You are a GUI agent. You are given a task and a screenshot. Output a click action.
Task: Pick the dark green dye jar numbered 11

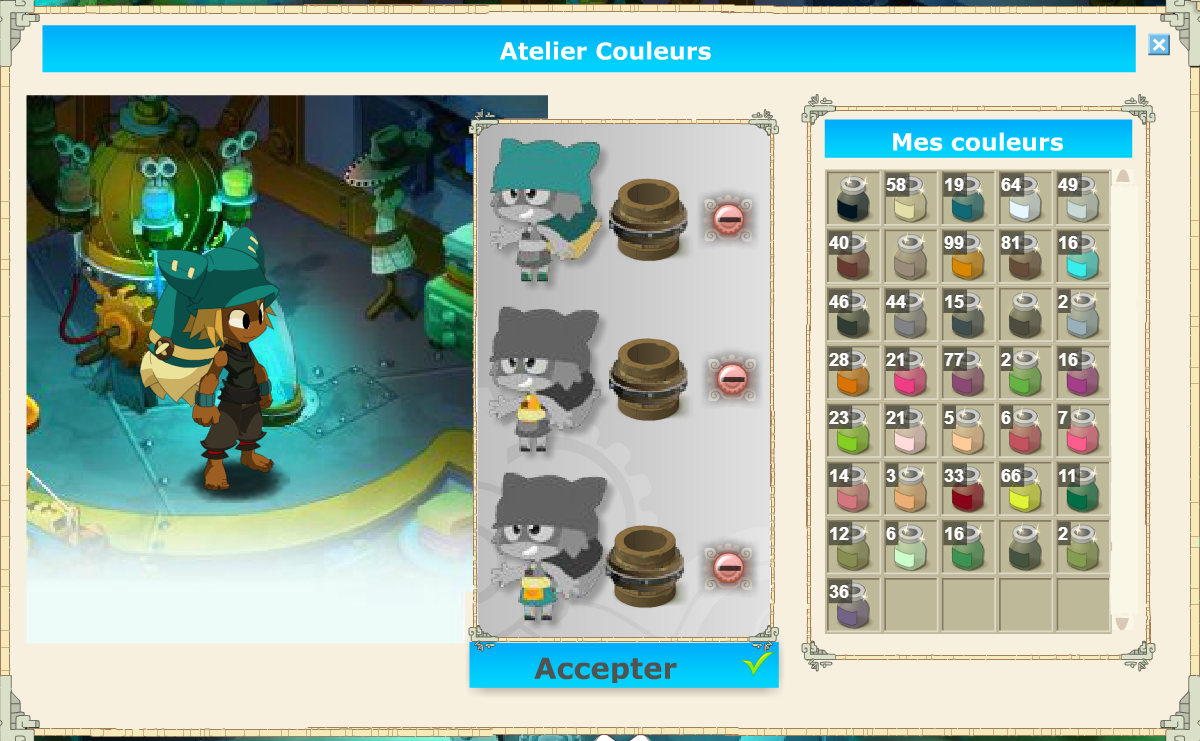[1083, 489]
